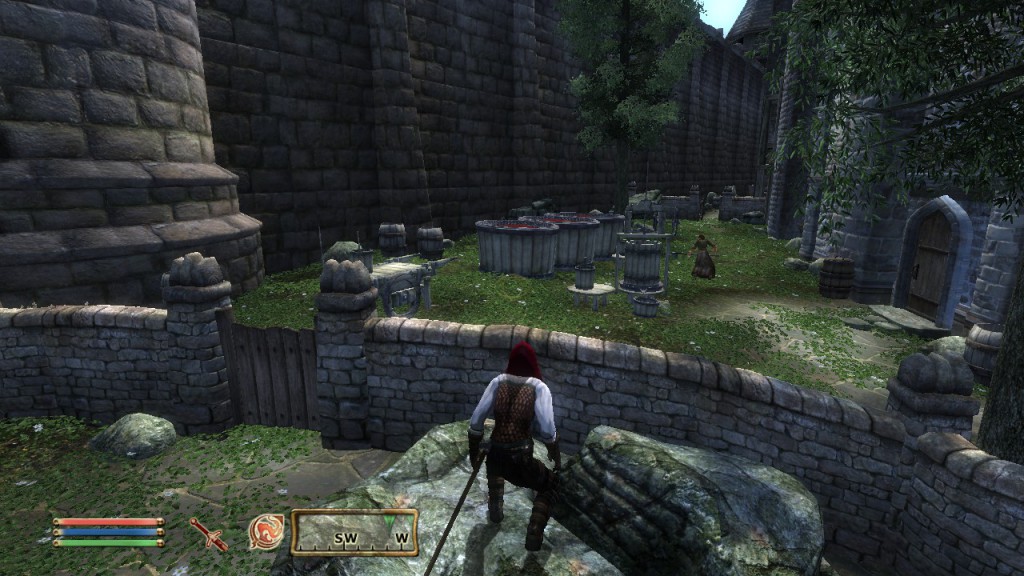Image resolution: width=1024 pixels, height=576 pixels.
Task: Click the compass direction bar
Action: click(354, 532)
